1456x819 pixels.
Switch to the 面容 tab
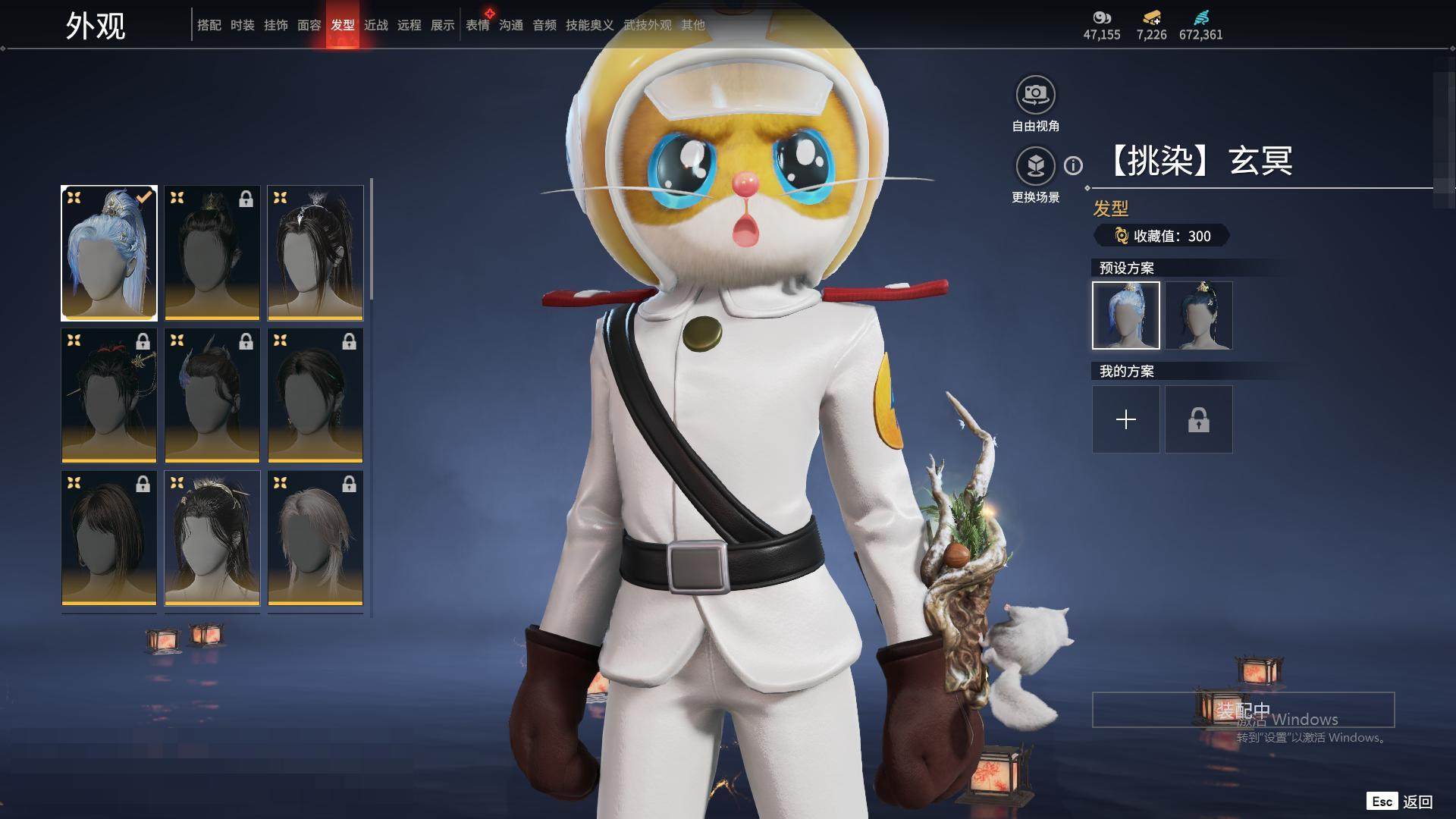coord(309,25)
